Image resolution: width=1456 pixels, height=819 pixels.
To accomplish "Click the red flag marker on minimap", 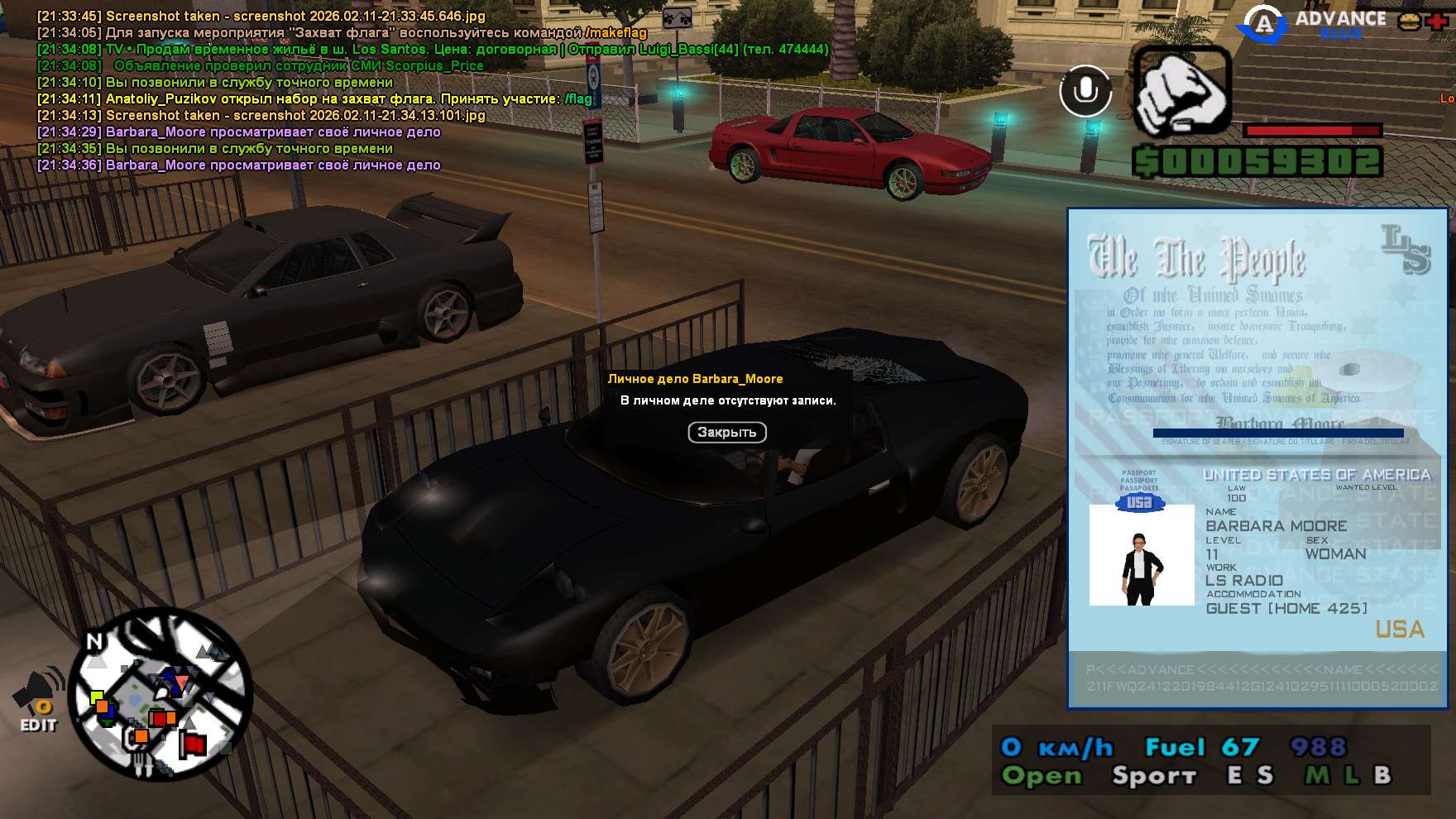I will point(194,745).
